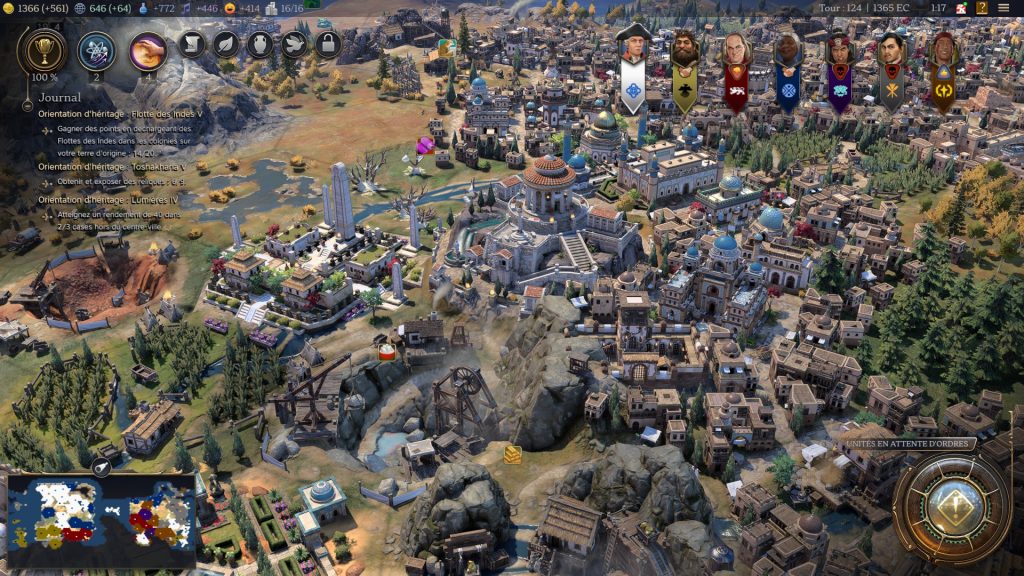Viewport: 1024px width, 576px height.
Task: Open the civics tree handshake icon
Action: coord(148,50)
